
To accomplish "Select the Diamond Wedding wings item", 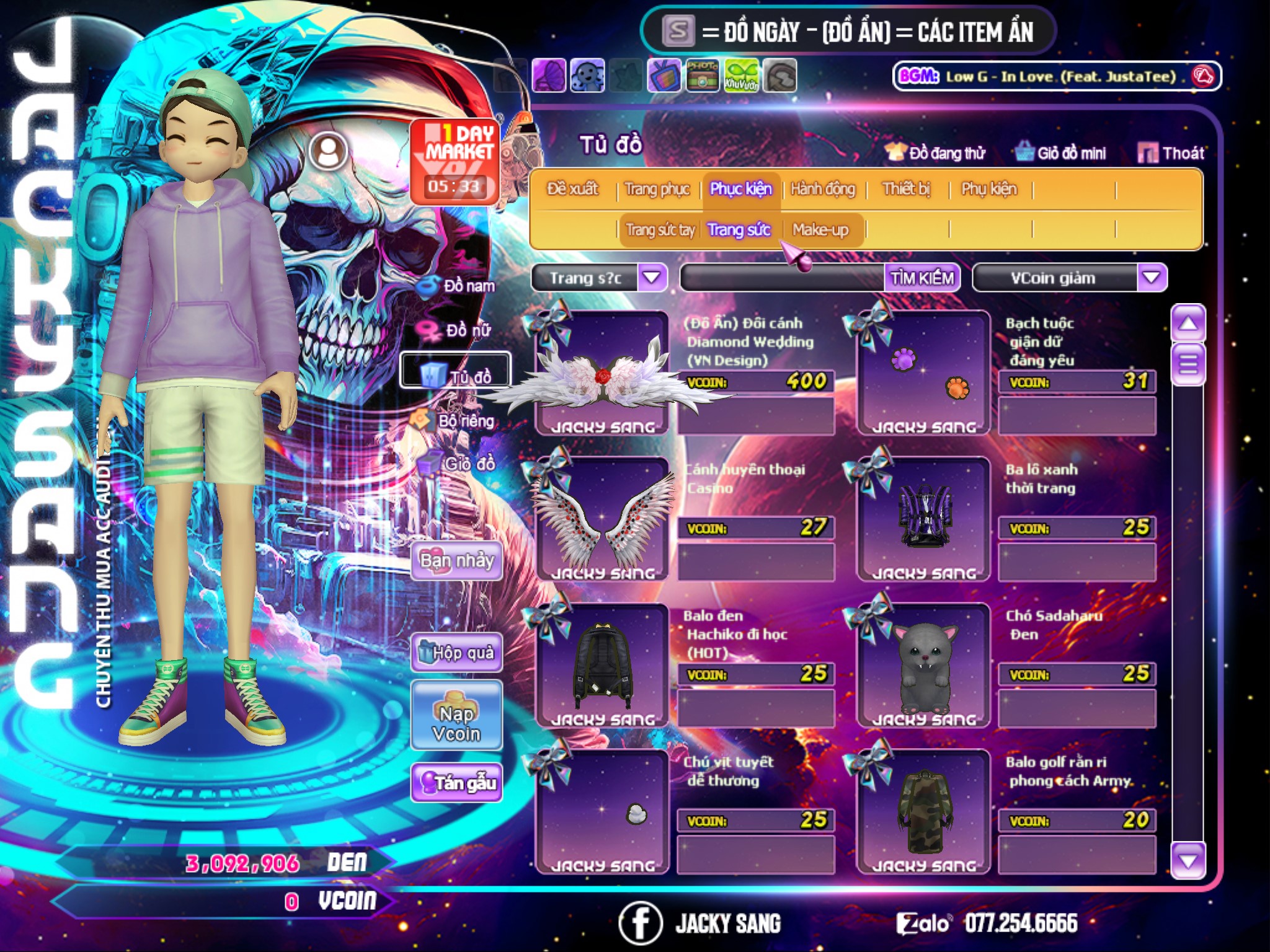I will [602, 373].
